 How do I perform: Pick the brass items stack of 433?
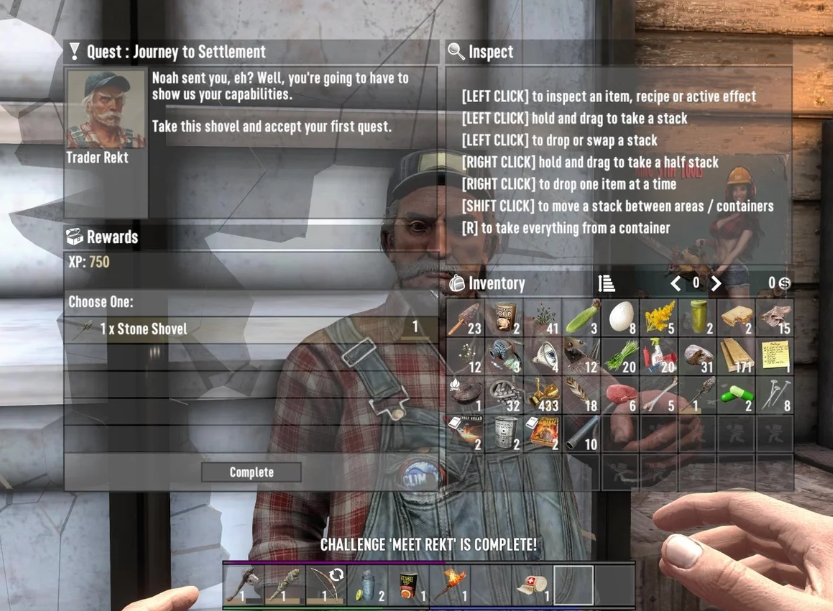point(543,396)
